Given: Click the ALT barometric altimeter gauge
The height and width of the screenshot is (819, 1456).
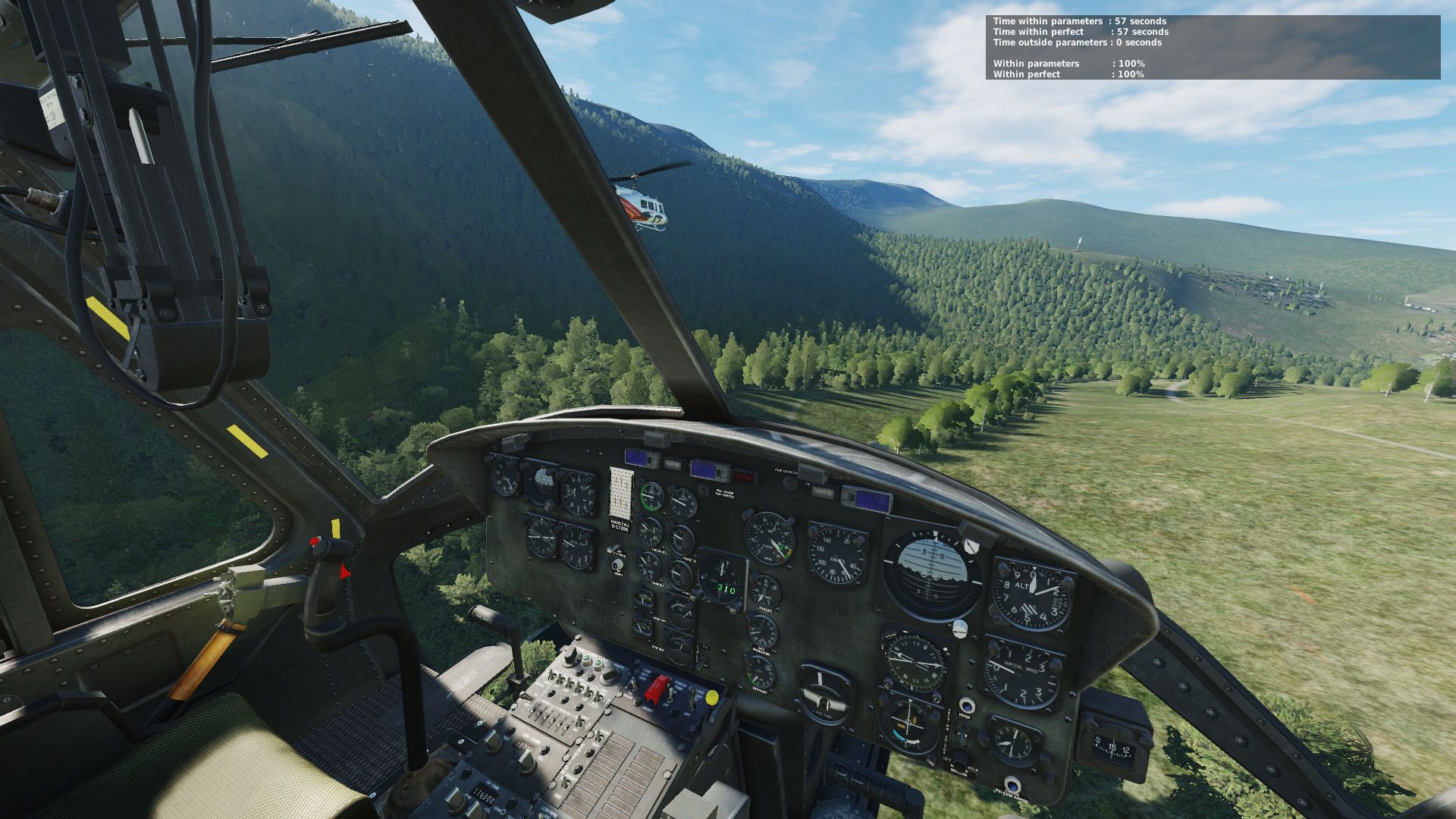Looking at the screenshot, I should [1030, 593].
